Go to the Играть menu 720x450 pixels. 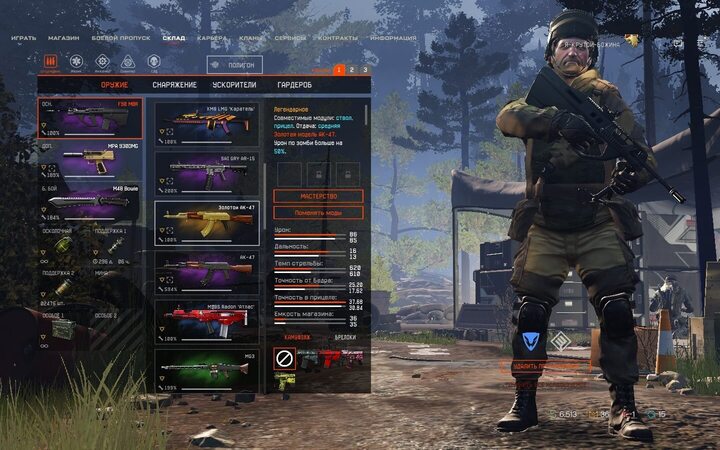[x=24, y=38]
